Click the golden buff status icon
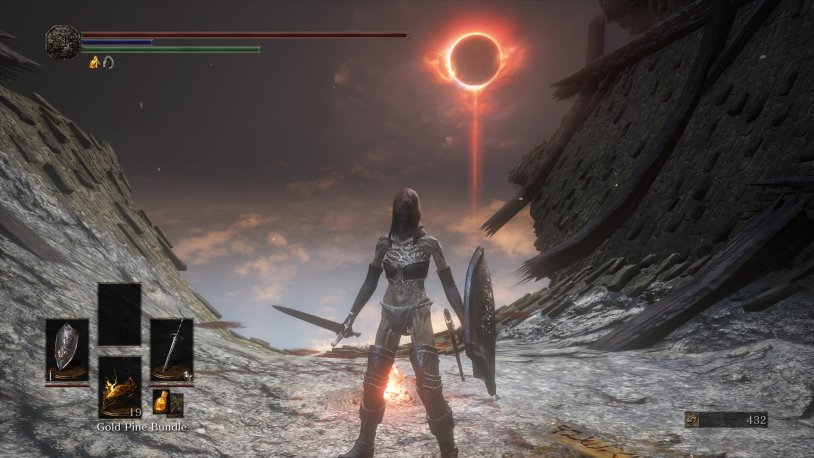Viewport: 814px width, 458px height. [x=95, y=62]
